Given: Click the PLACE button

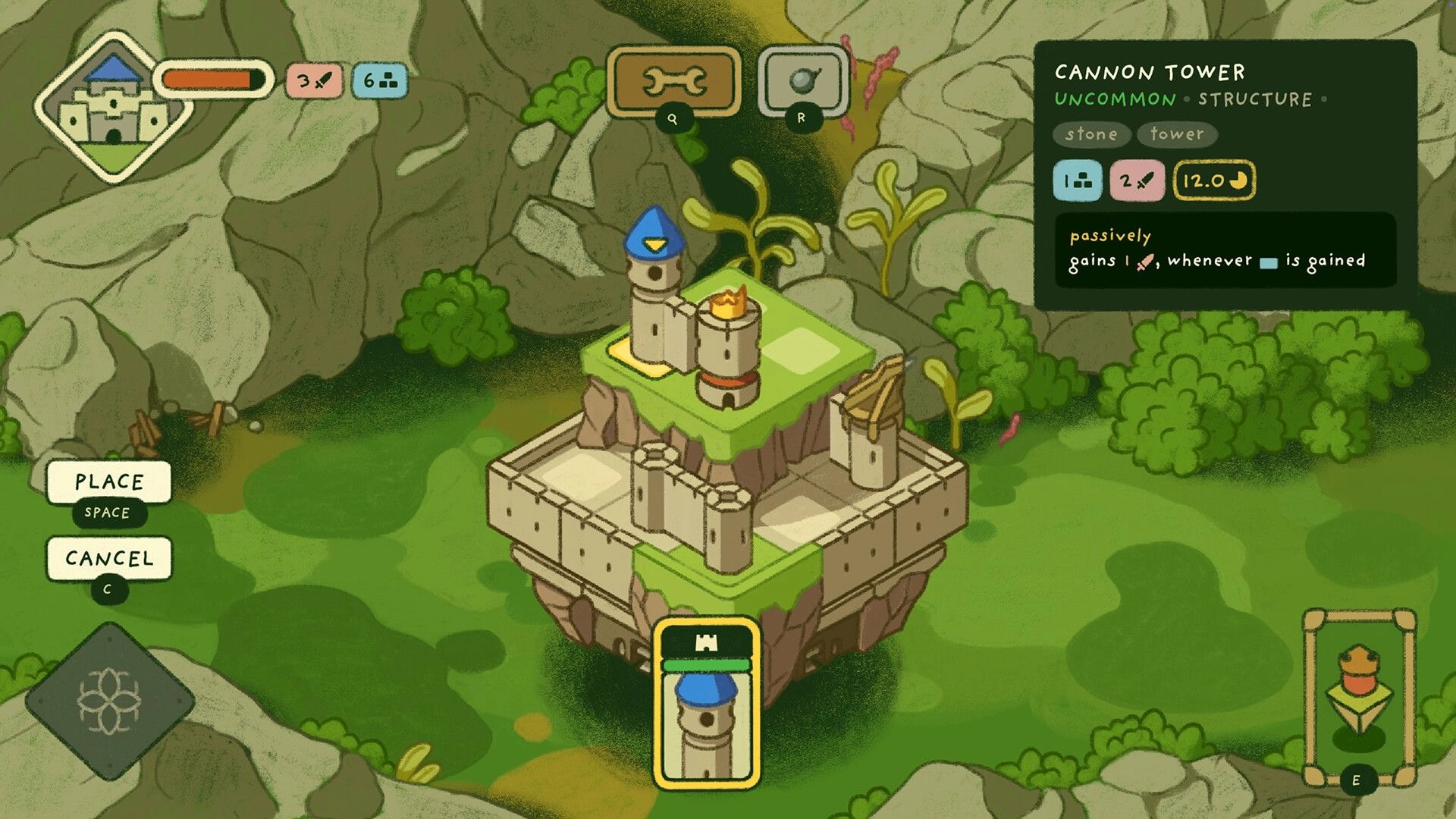Looking at the screenshot, I should [110, 481].
